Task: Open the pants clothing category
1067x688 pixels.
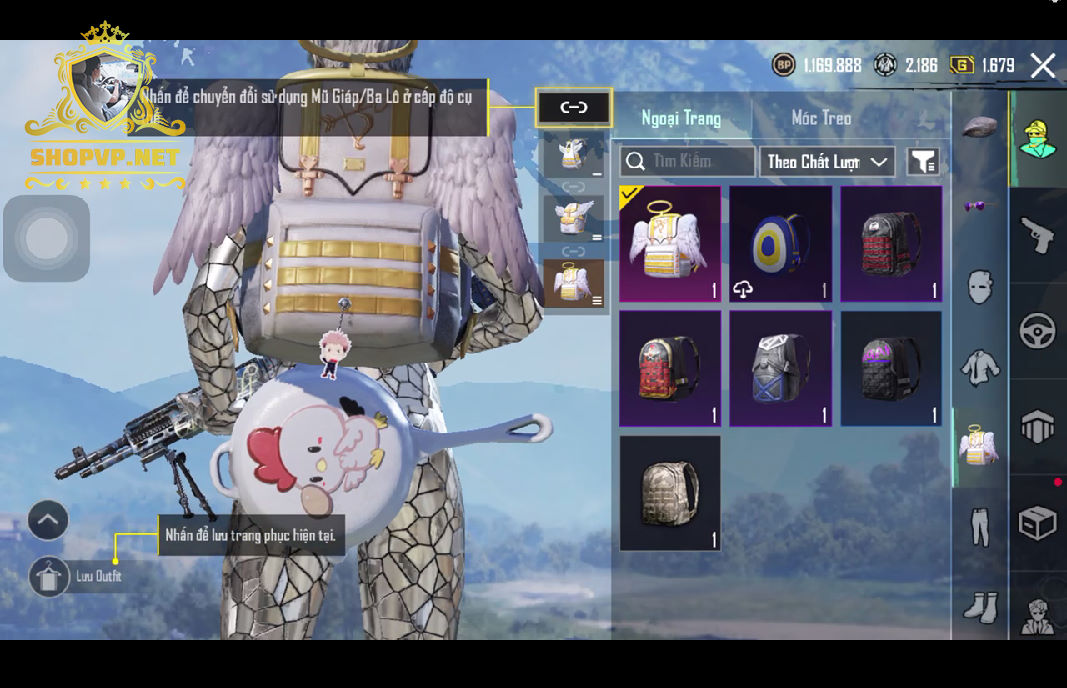Action: click(x=980, y=526)
